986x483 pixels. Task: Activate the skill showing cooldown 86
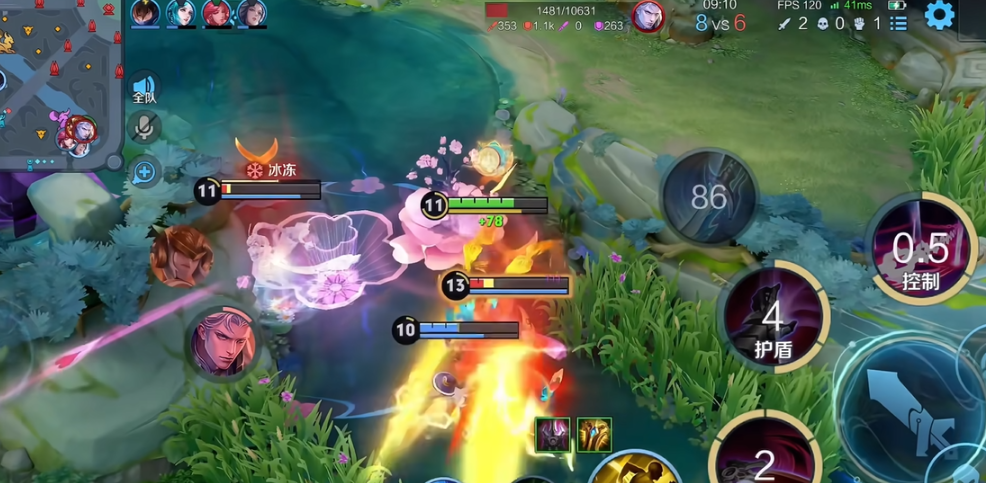(708, 196)
